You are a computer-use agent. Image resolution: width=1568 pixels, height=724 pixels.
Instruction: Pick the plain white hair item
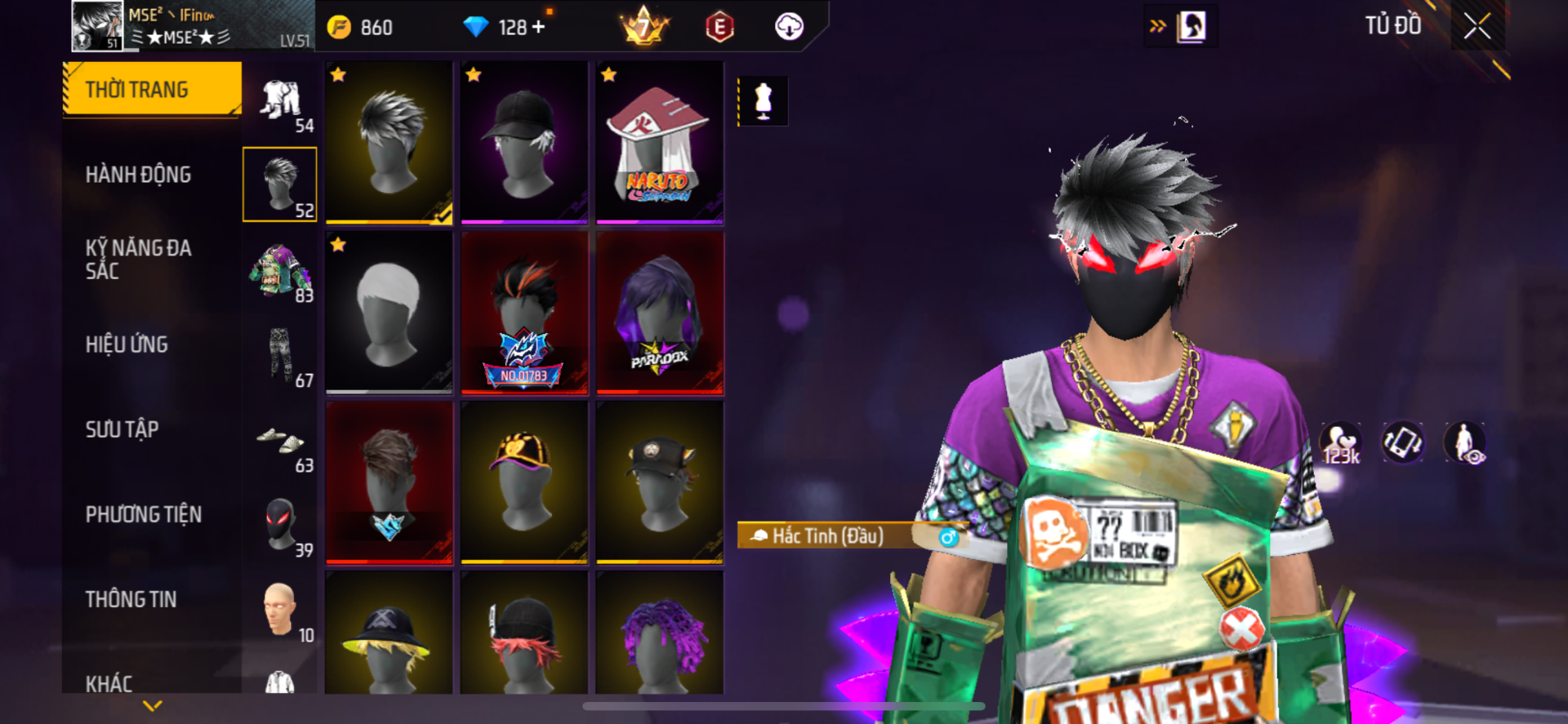pos(389,313)
